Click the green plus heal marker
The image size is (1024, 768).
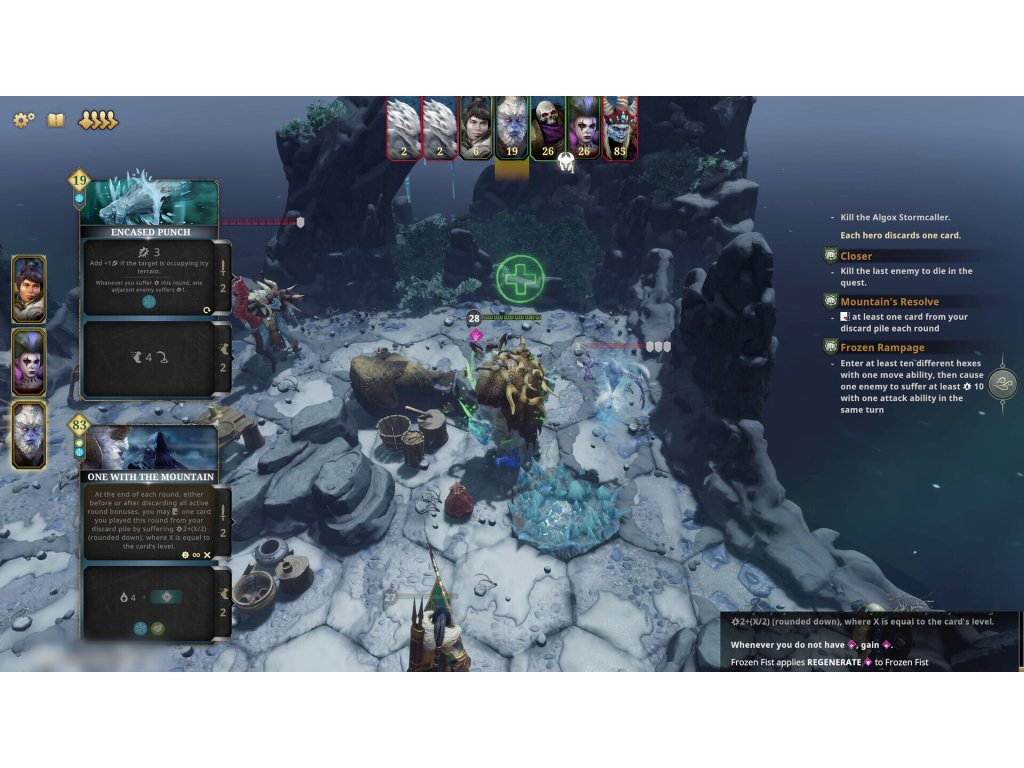tap(520, 278)
